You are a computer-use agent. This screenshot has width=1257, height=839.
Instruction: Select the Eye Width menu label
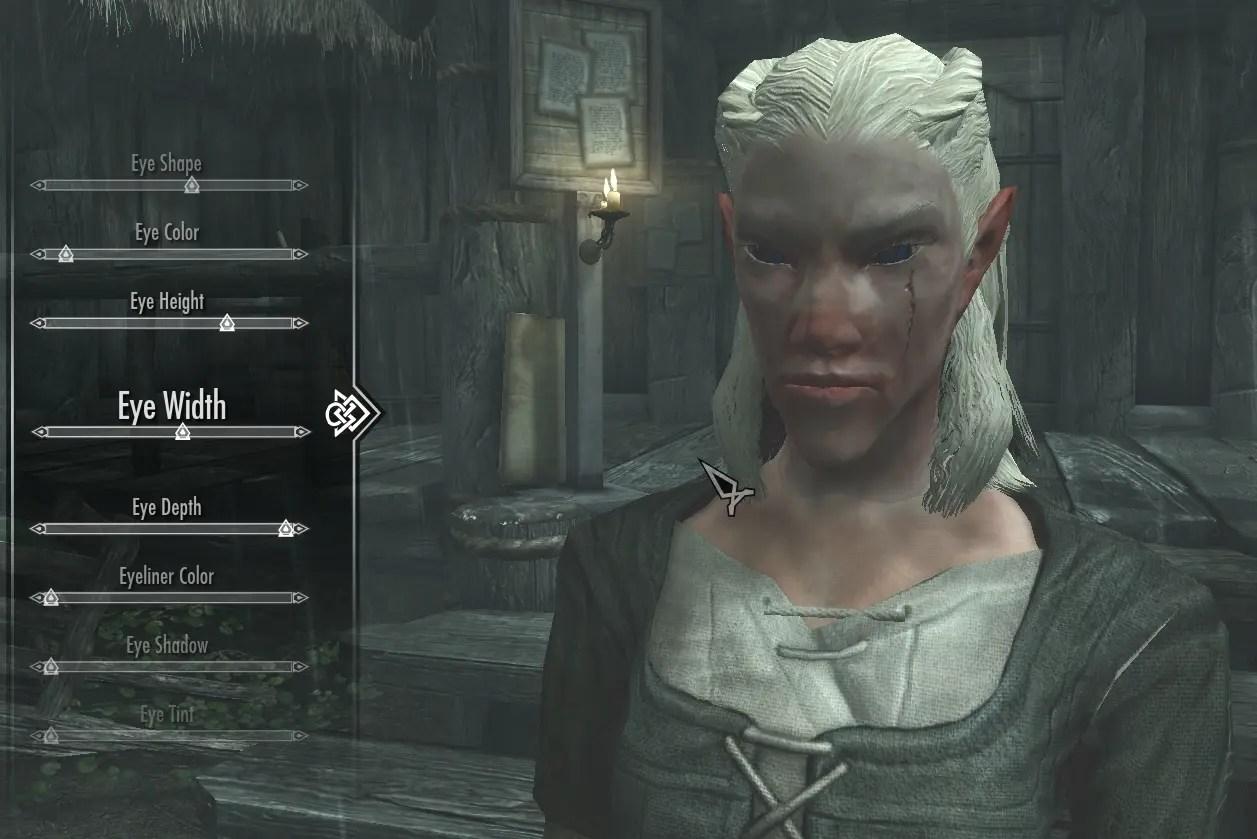click(x=172, y=406)
